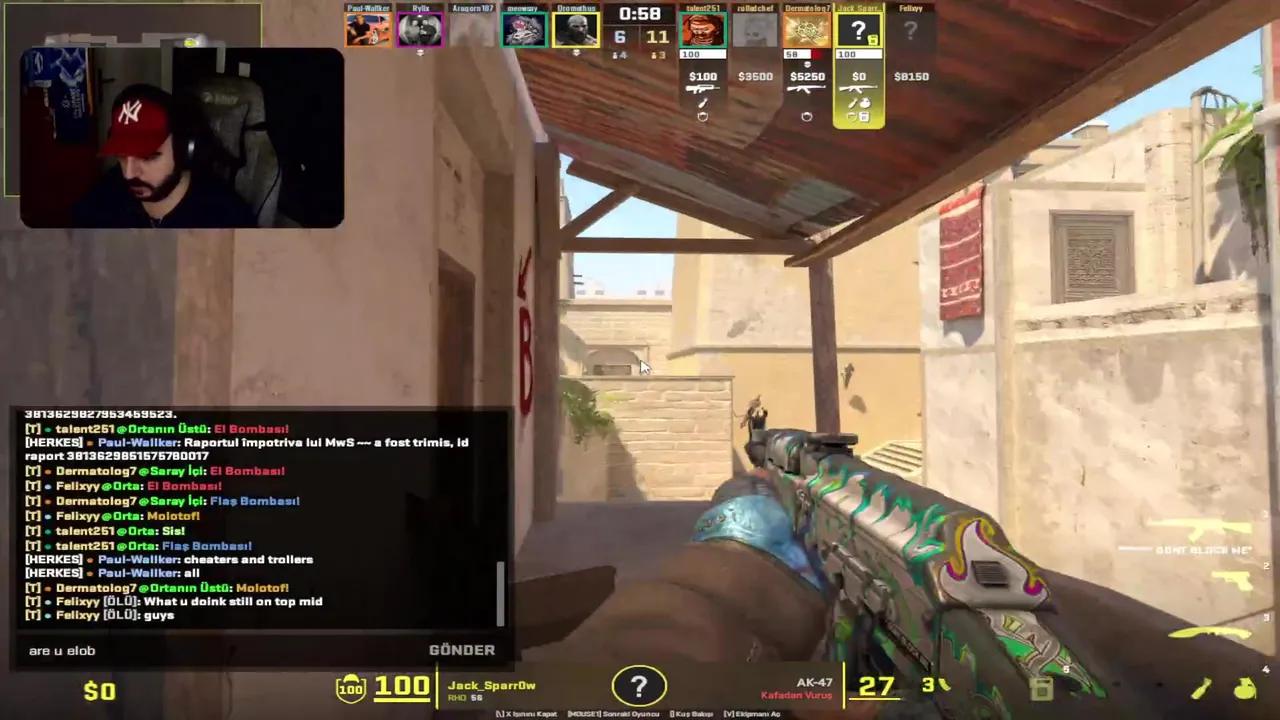
Task: Select the knife in weapon slot 3
Action: coord(1210,633)
